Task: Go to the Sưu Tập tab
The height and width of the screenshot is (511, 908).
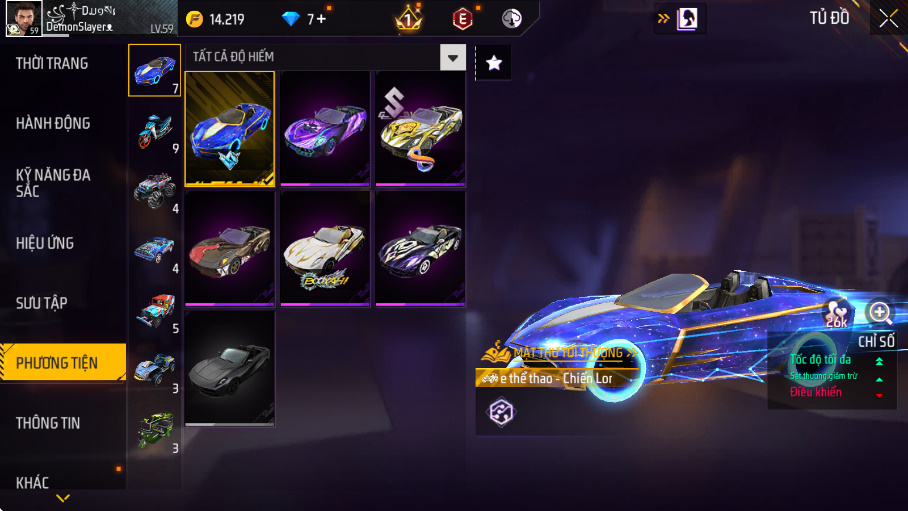Action: pyautogui.click(x=42, y=303)
